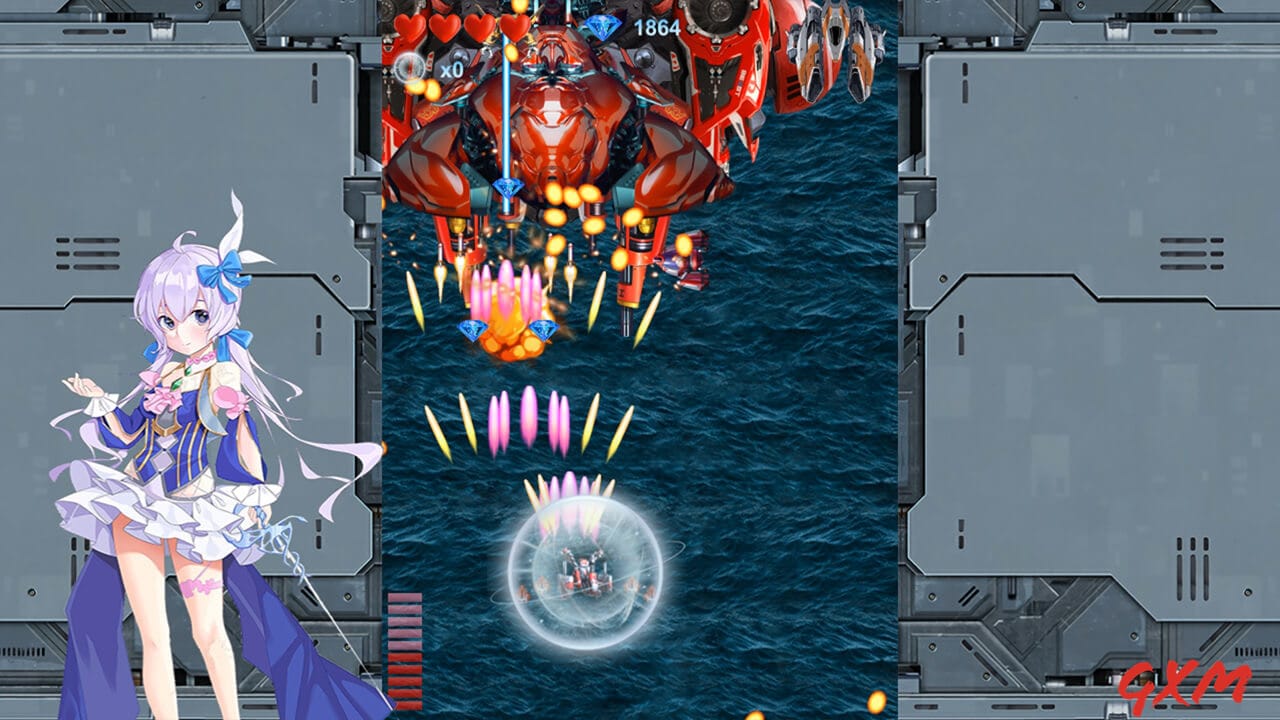The height and width of the screenshot is (720, 1280).
Task: Click the x0 bomb multiplier indicator
Action: (x=452, y=68)
